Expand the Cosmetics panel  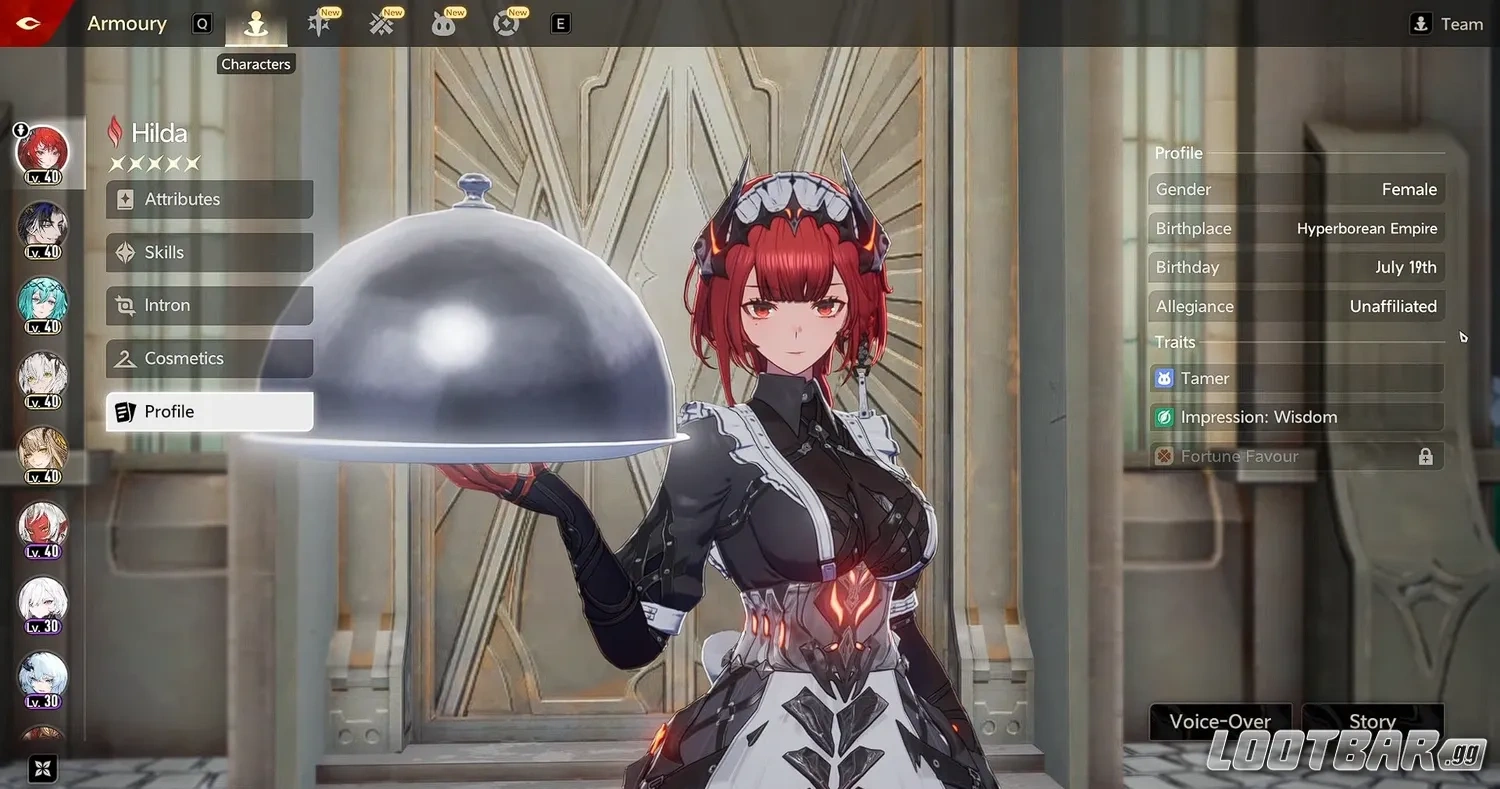tap(209, 358)
